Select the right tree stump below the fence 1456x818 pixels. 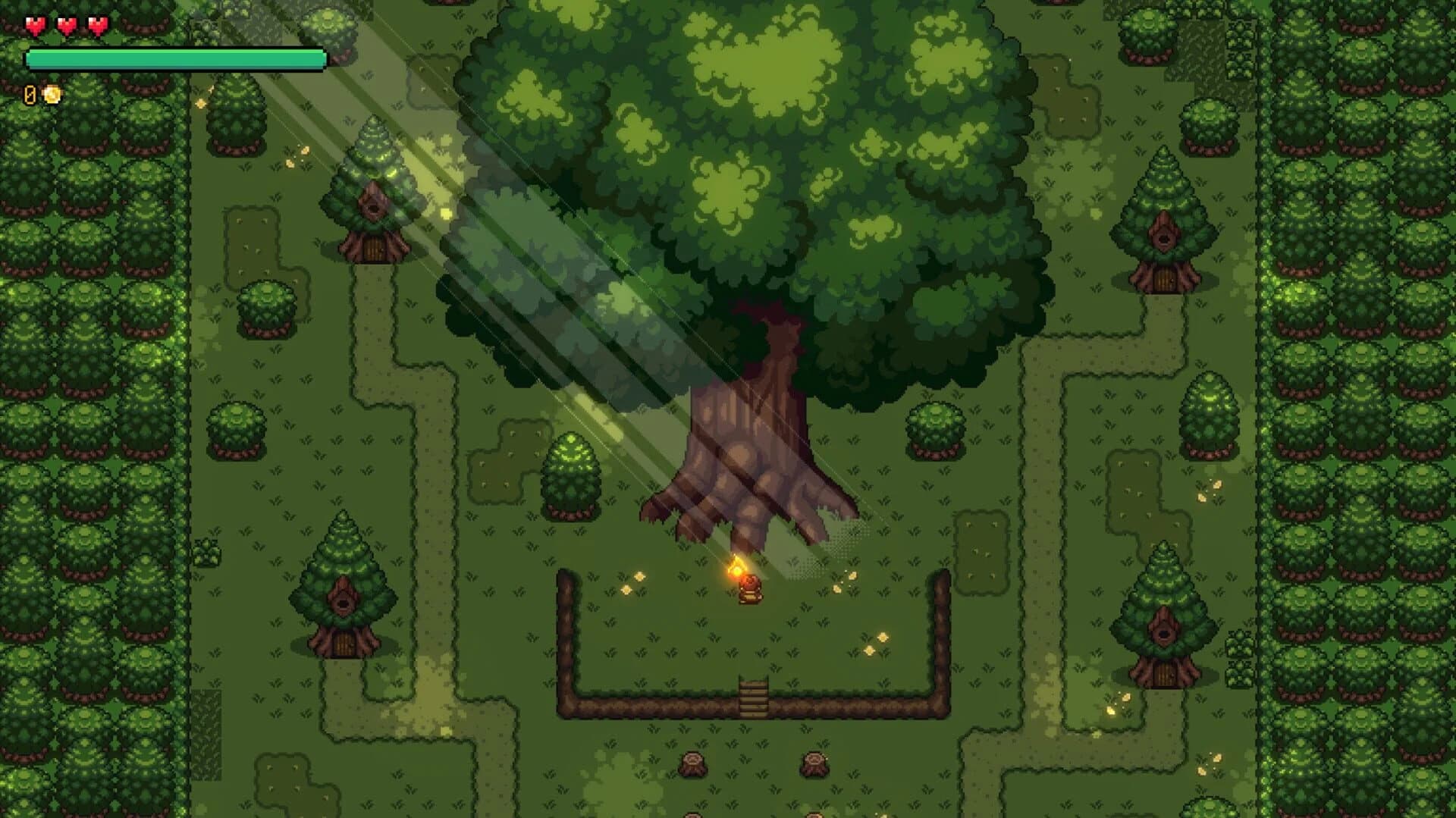pyautogui.click(x=811, y=766)
